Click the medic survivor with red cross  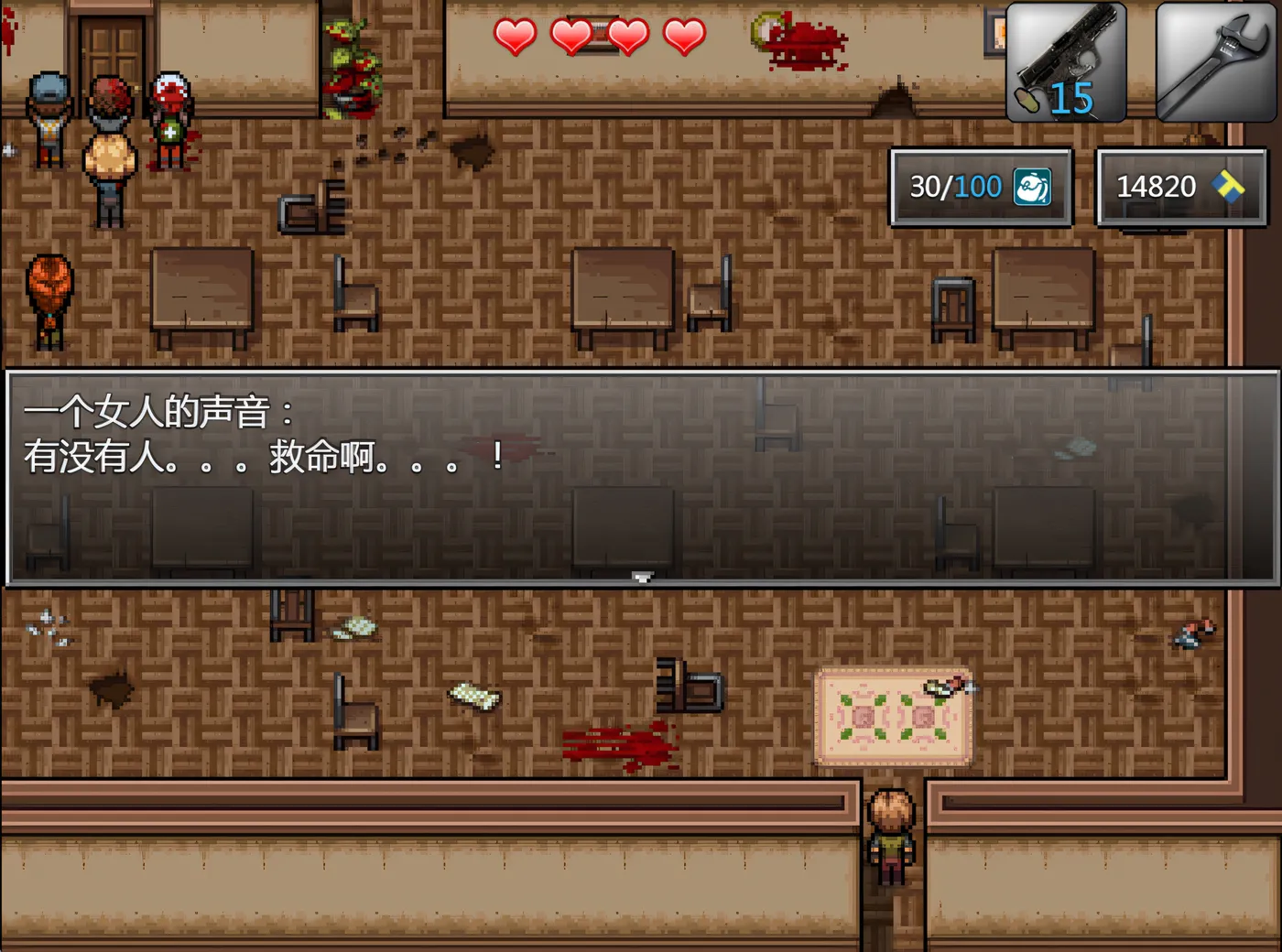(170, 110)
